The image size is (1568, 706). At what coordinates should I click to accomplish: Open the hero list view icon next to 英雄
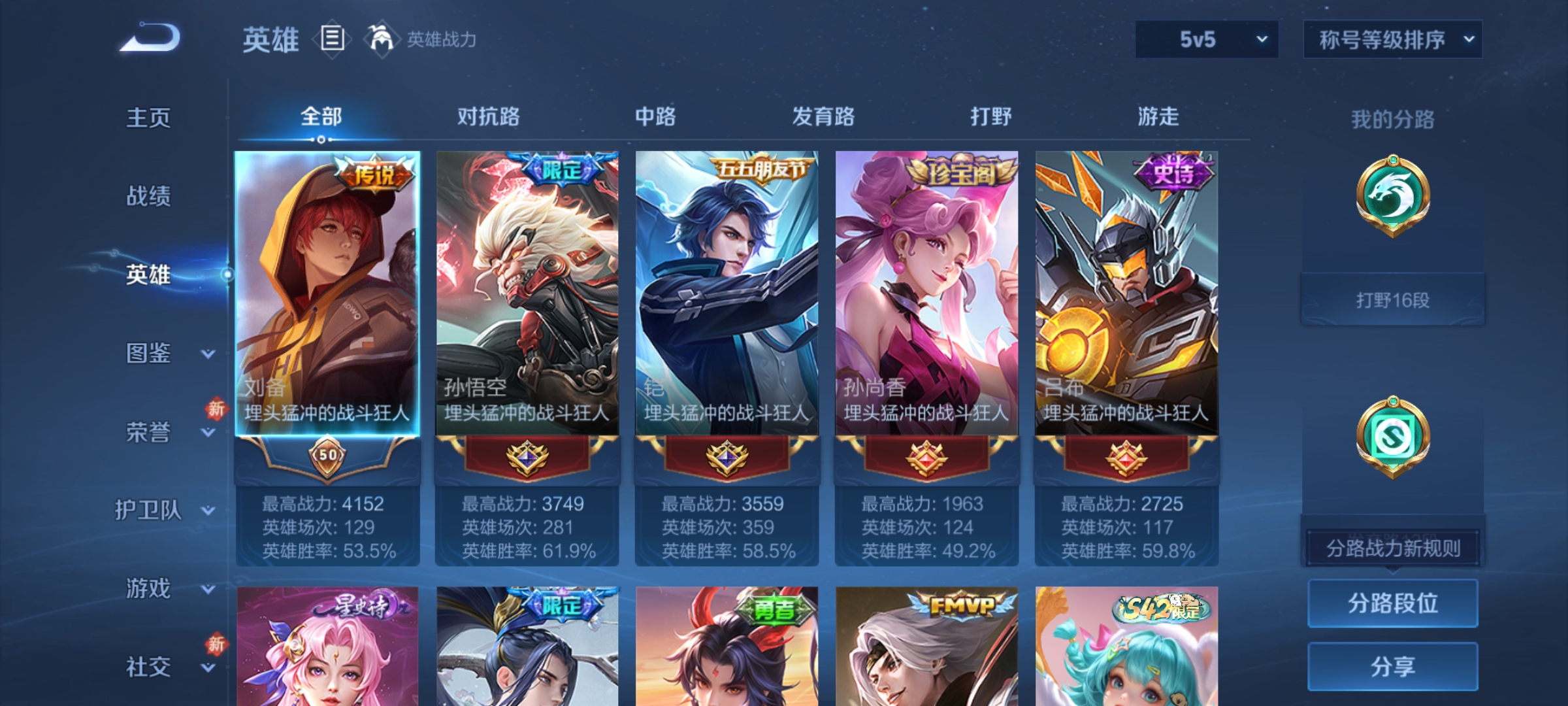point(332,39)
